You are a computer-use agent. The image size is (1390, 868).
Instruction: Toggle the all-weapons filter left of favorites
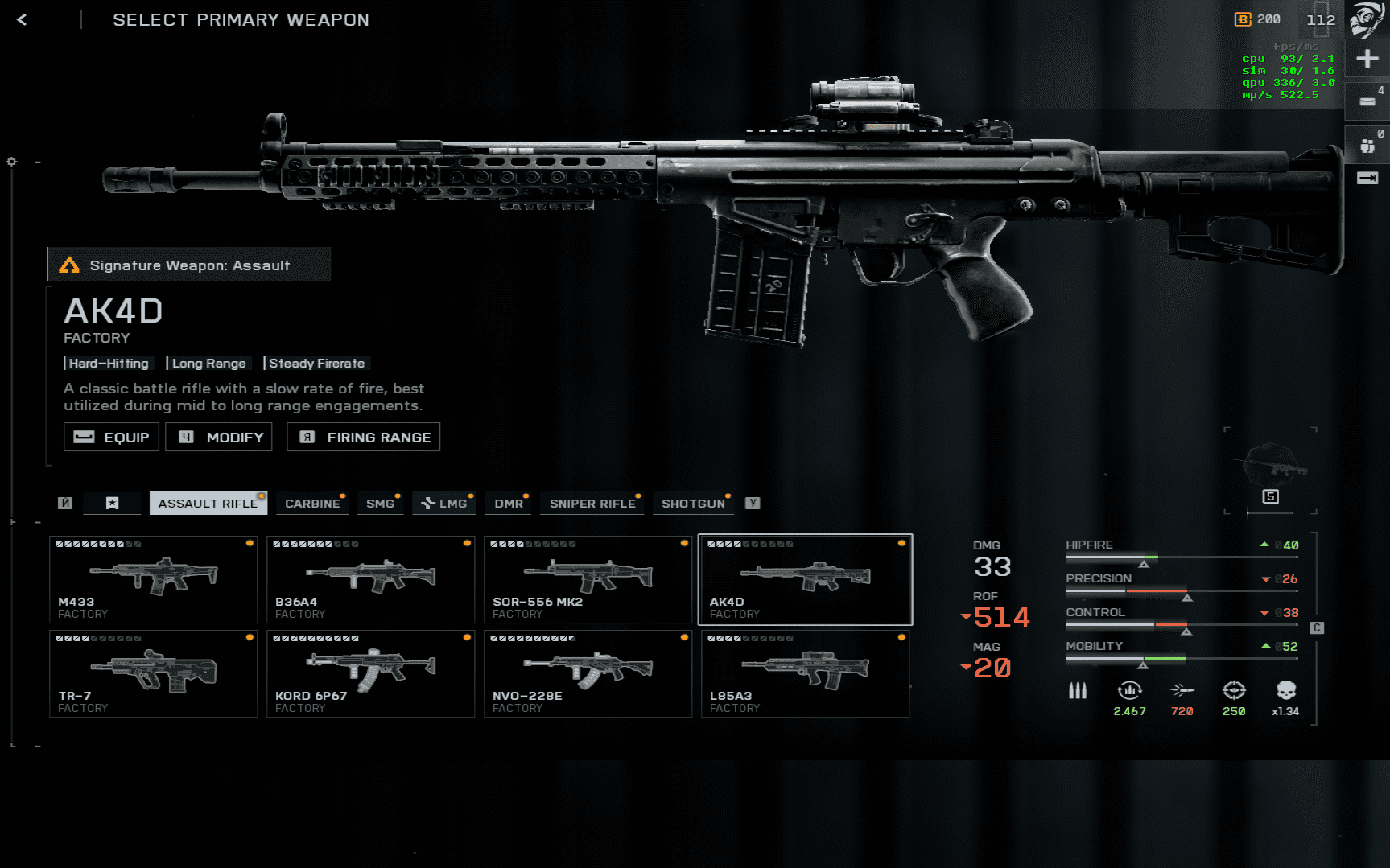(65, 503)
